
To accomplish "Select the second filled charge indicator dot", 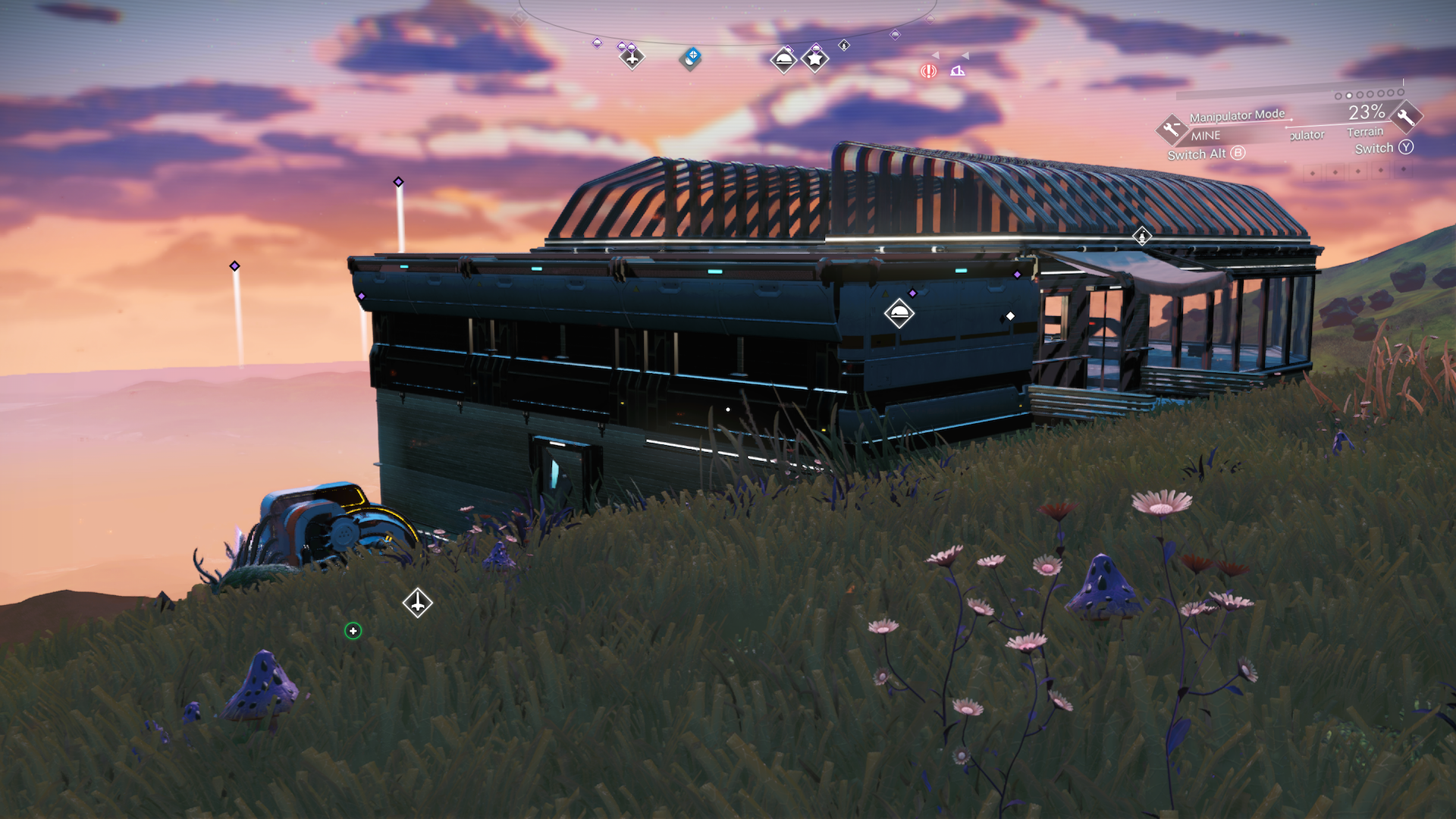I will 1349,96.
